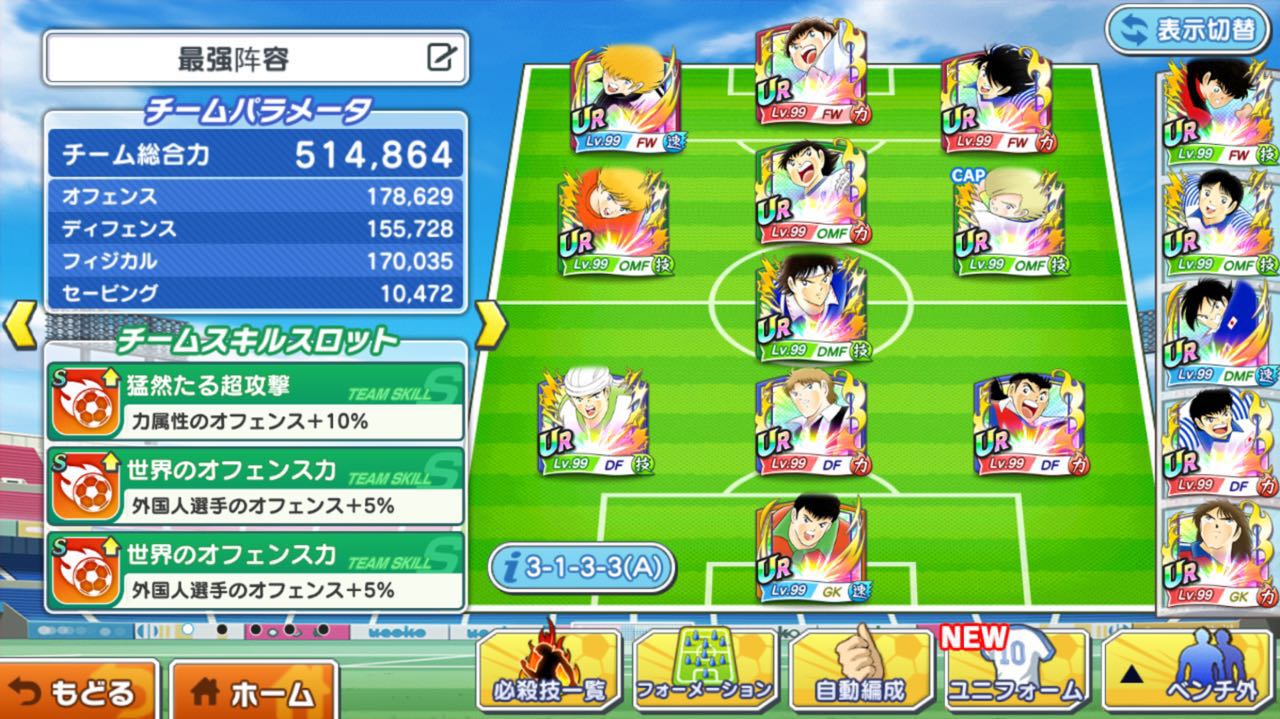The image size is (1280, 719).
Task: Select the captain card marked CAP
Action: click(x=1008, y=221)
